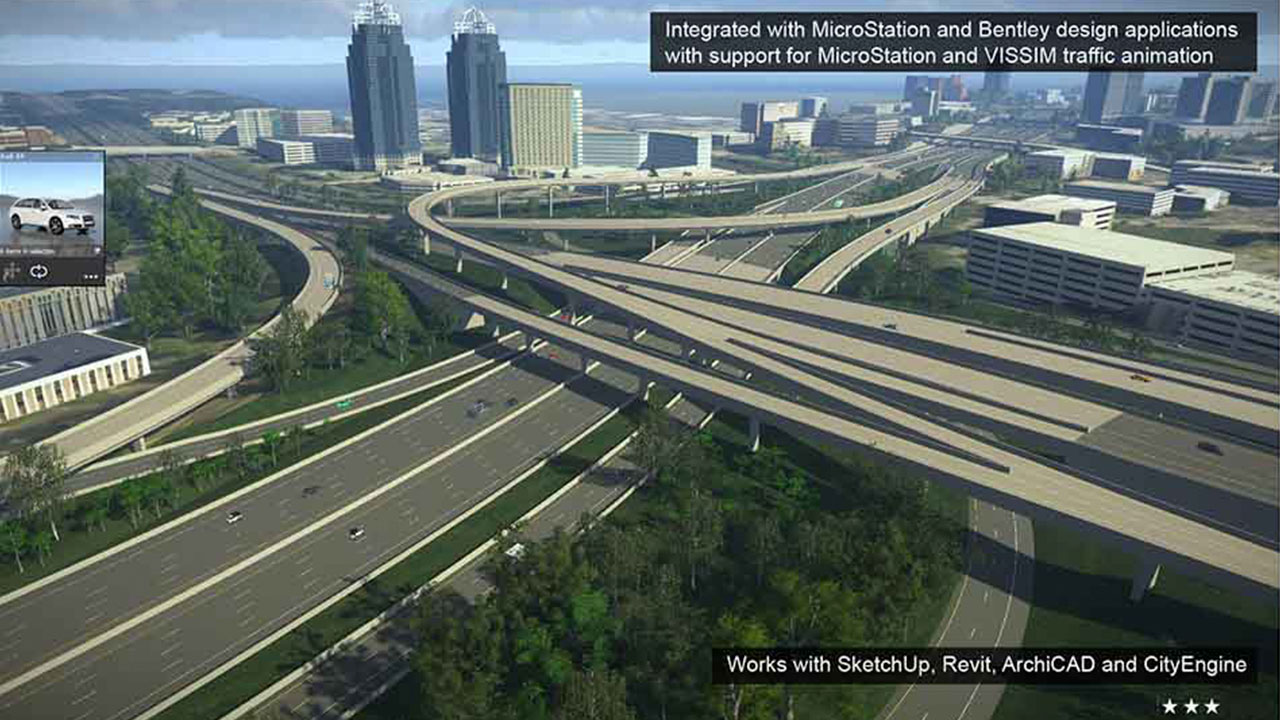This screenshot has height=720, width=1280.
Task: Click the circular arrows replace icon
Action: tap(40, 271)
